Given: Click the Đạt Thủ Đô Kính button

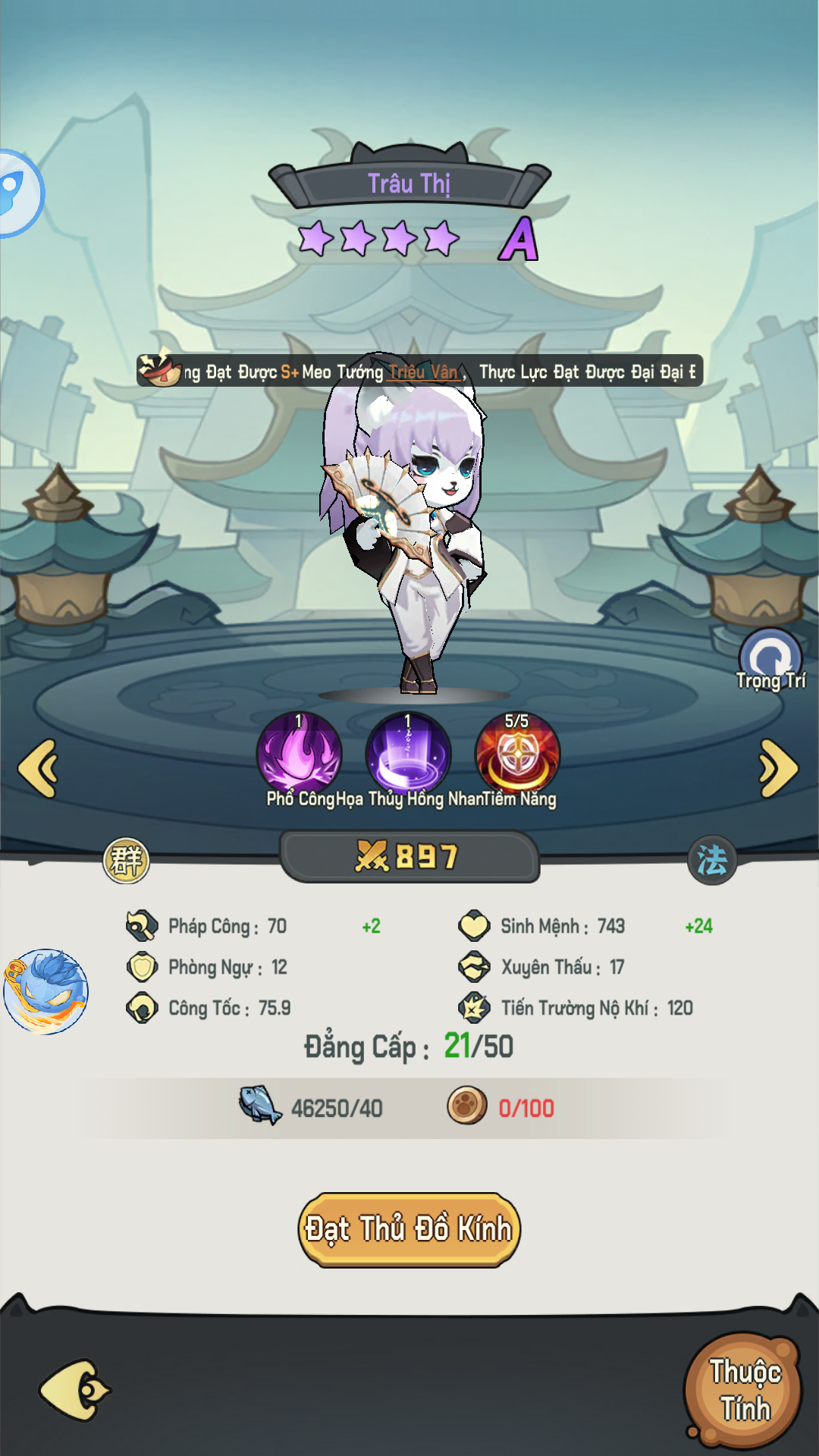Looking at the screenshot, I should (409, 1229).
